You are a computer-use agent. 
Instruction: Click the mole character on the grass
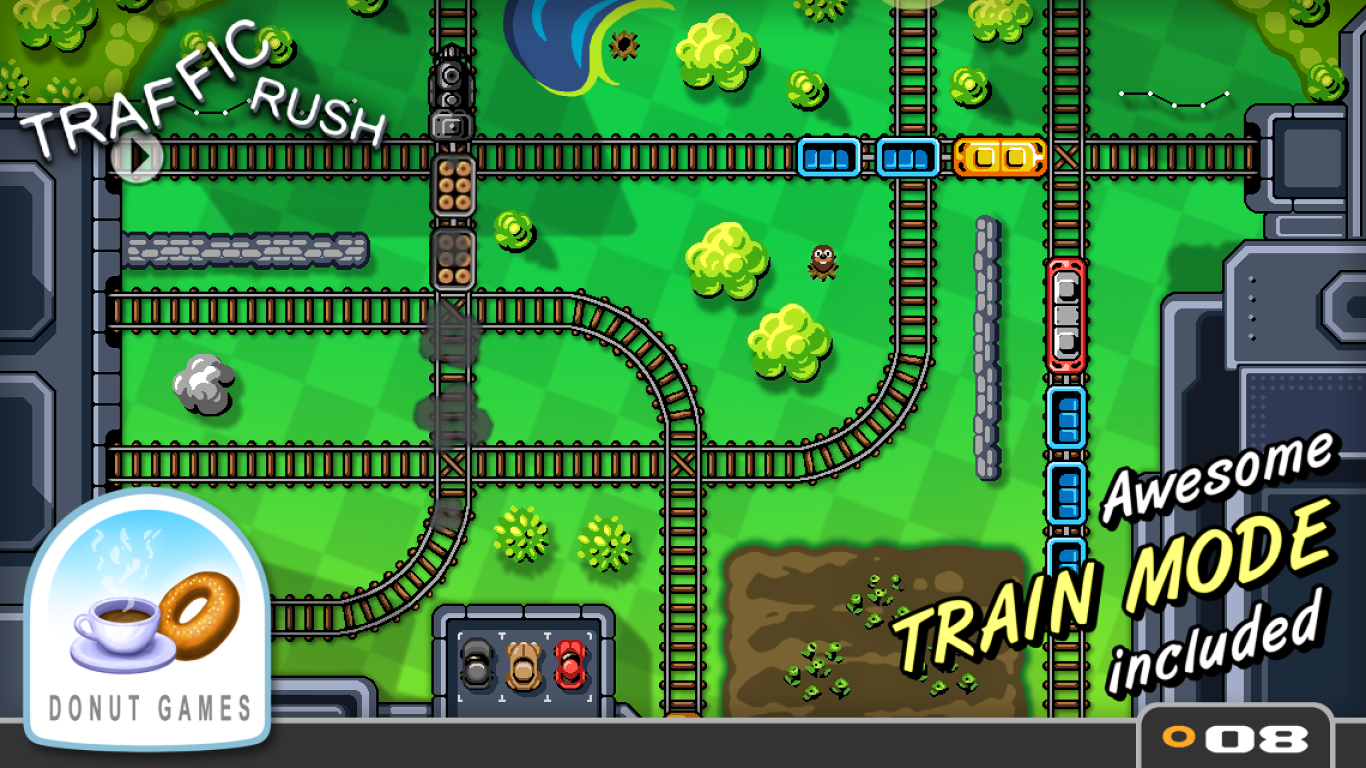click(x=822, y=262)
